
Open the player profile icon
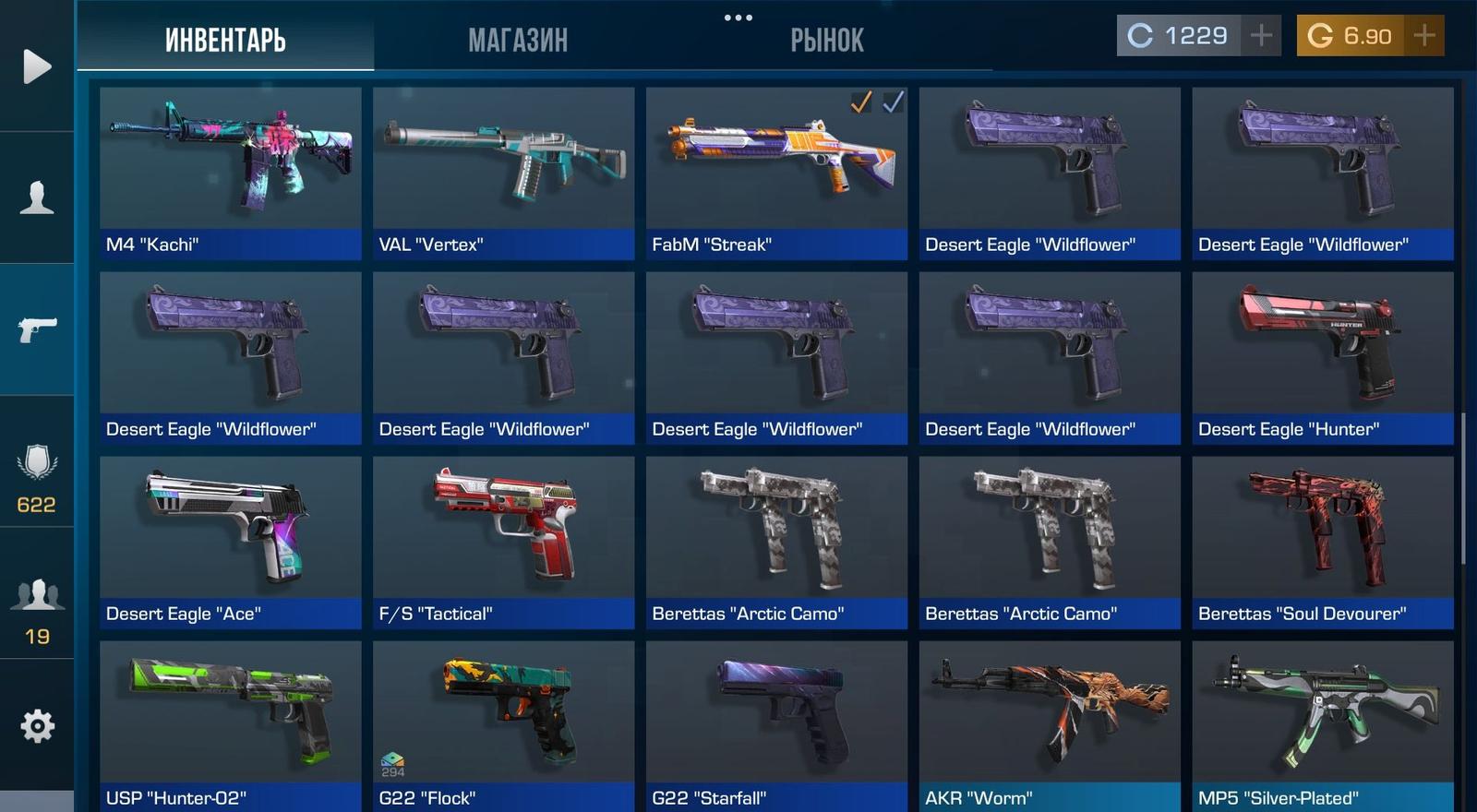tap(37, 197)
